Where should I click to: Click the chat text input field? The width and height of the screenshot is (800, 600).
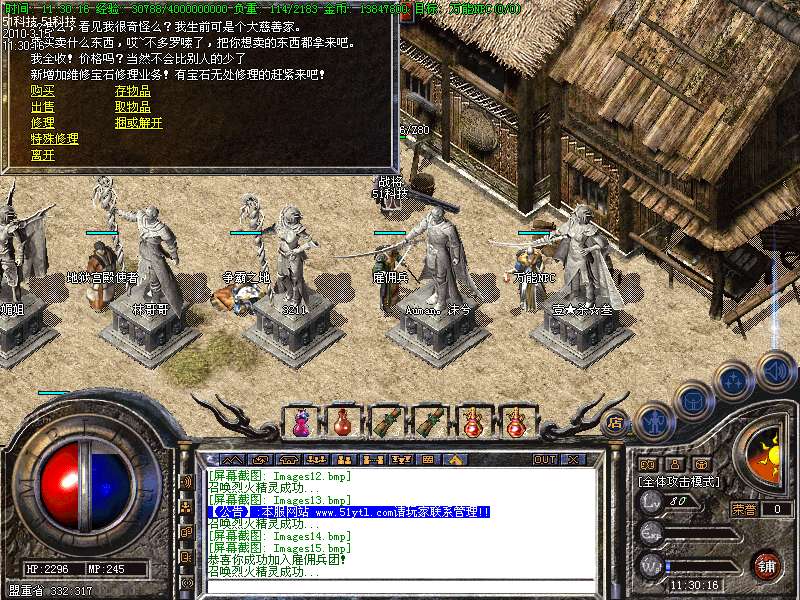click(x=400, y=582)
